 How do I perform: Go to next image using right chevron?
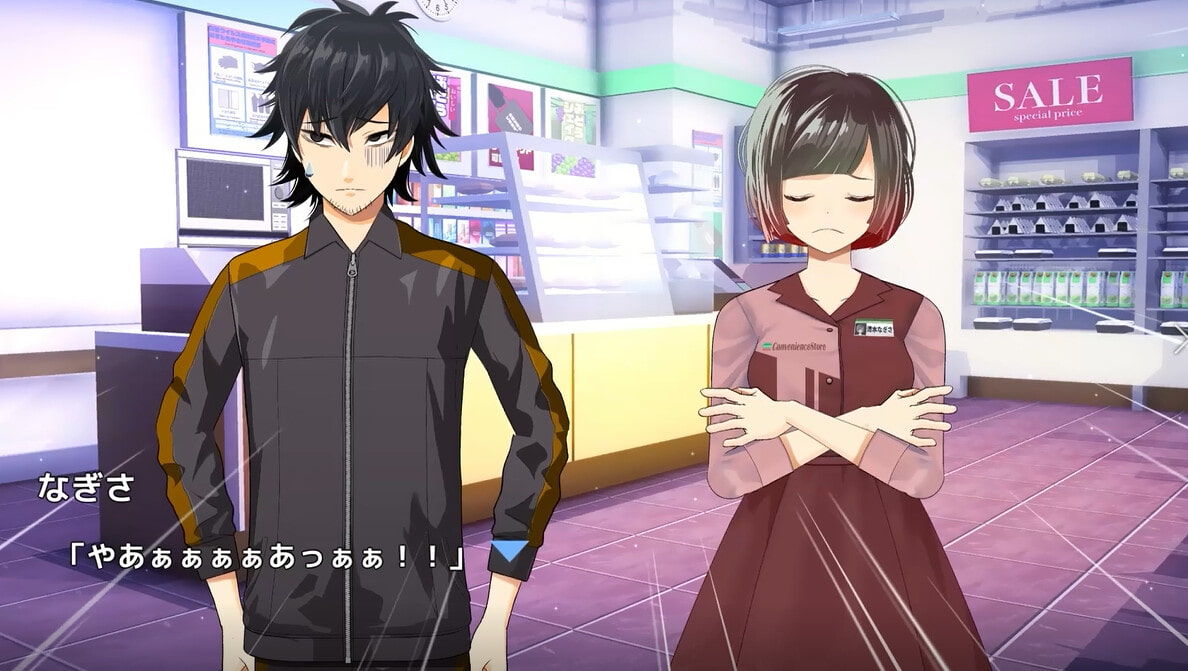coord(1179,338)
